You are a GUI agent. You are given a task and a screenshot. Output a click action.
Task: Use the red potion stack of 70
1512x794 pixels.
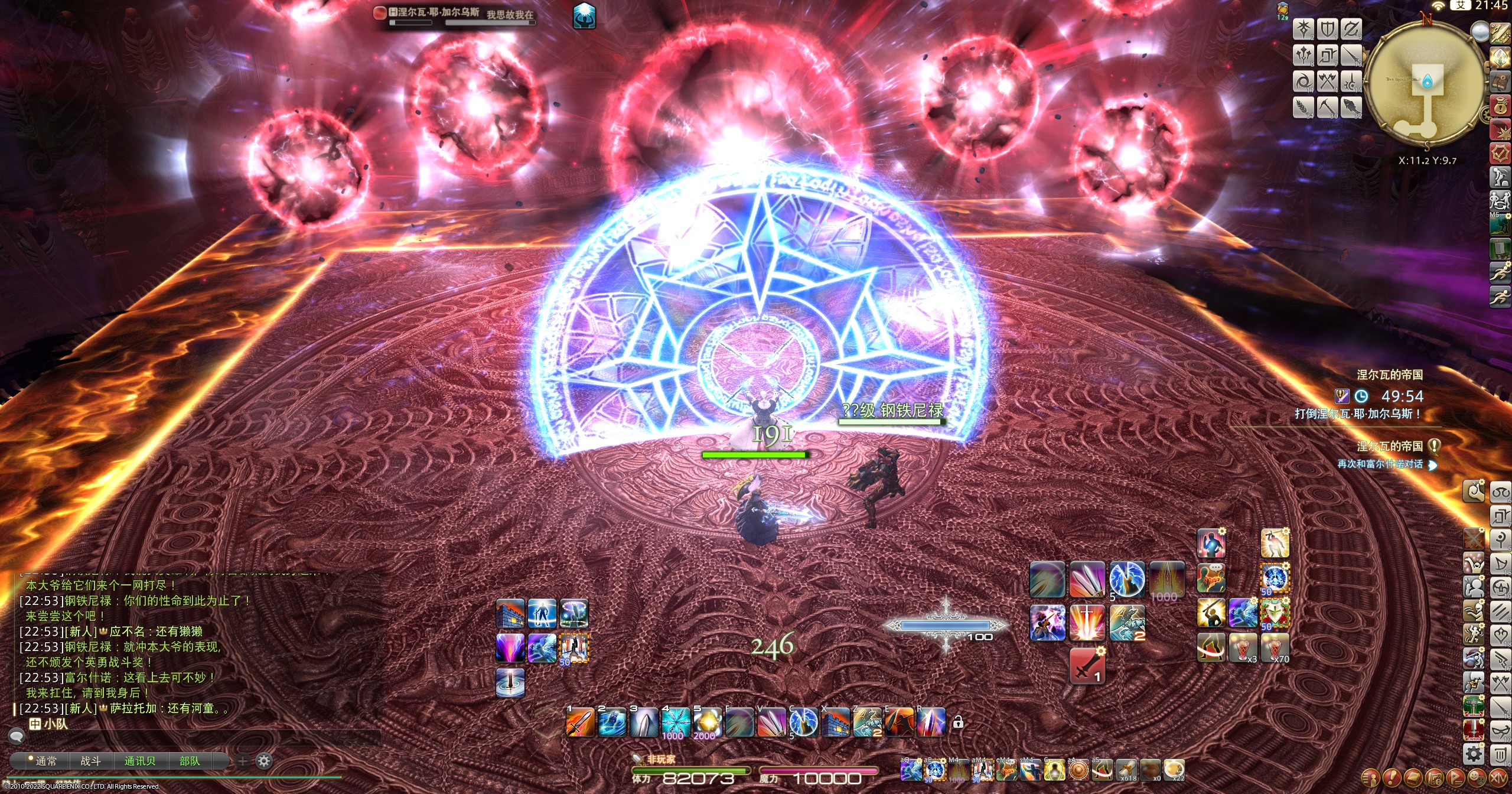click(x=1275, y=647)
